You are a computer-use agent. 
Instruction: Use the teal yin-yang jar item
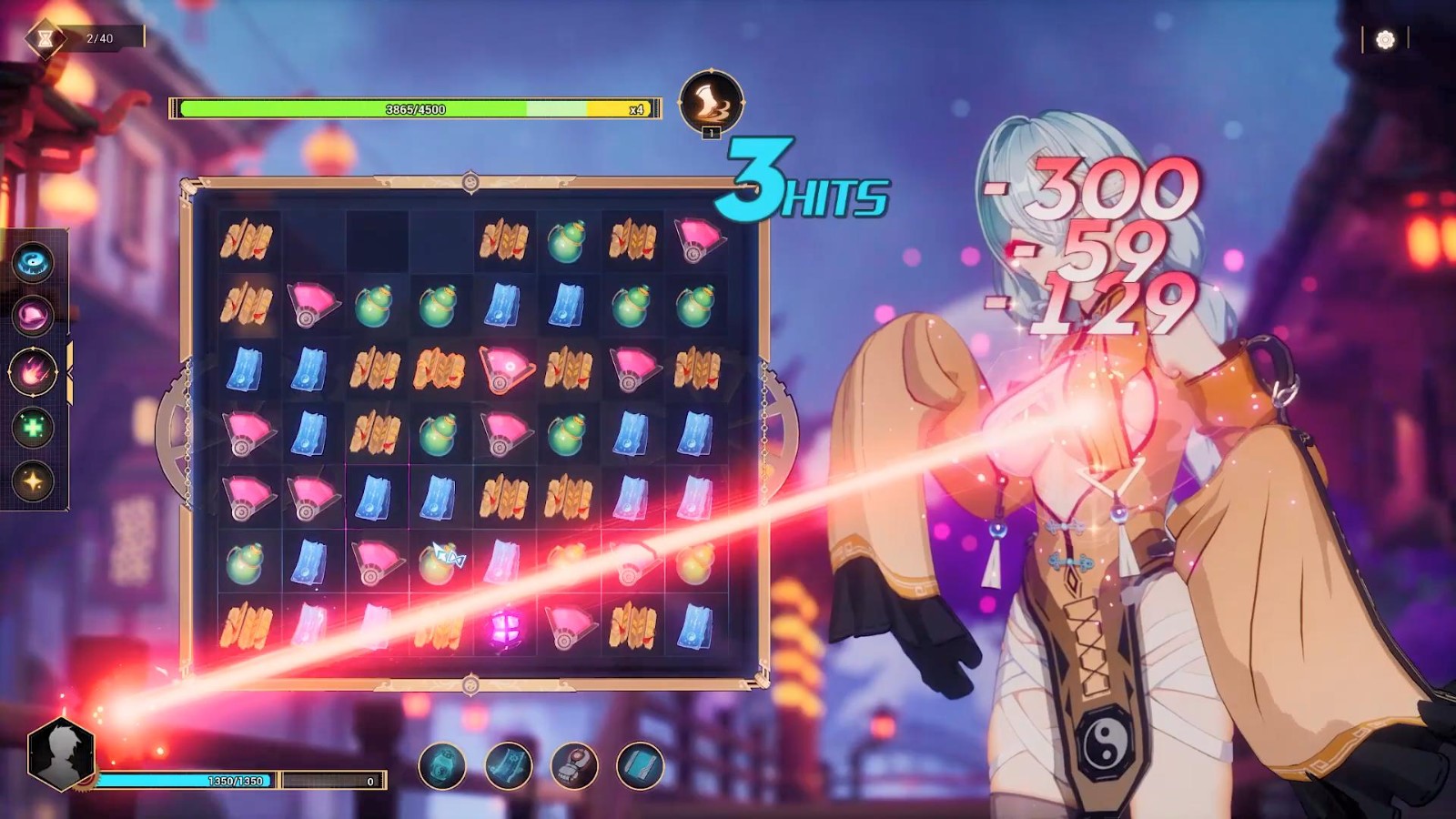pos(442,766)
